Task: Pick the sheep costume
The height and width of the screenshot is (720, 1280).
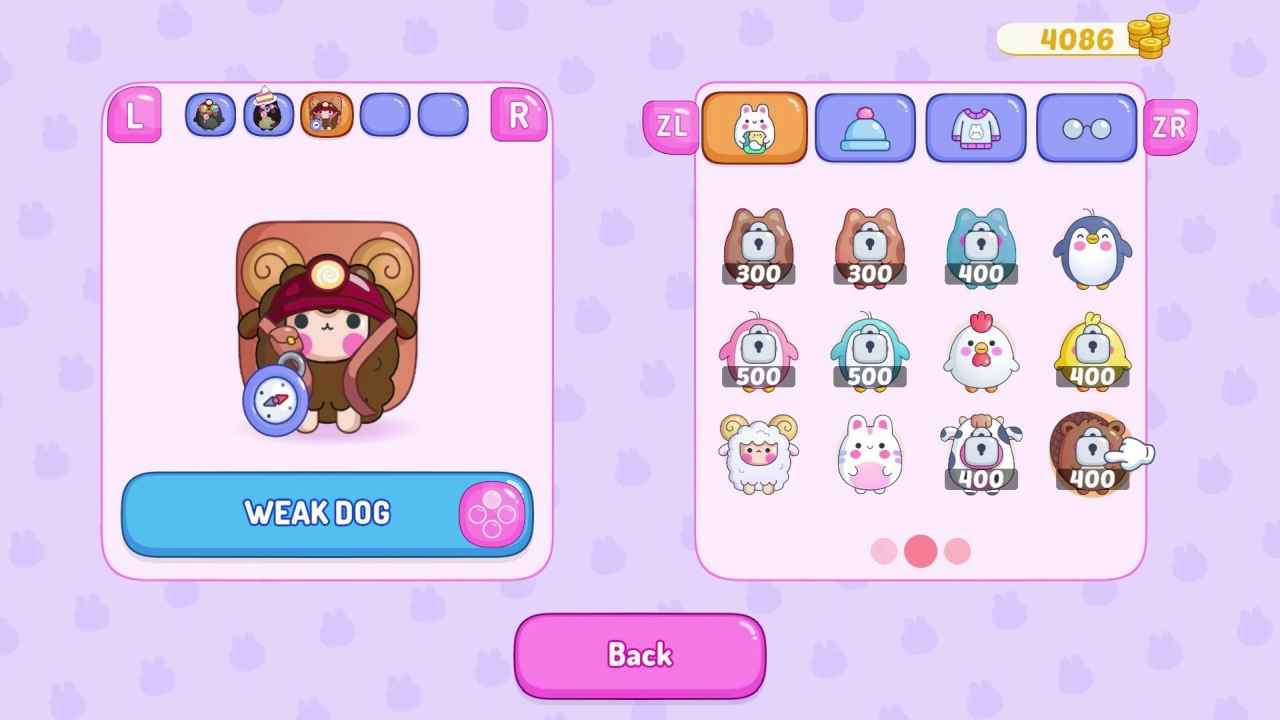Action: coord(757,455)
